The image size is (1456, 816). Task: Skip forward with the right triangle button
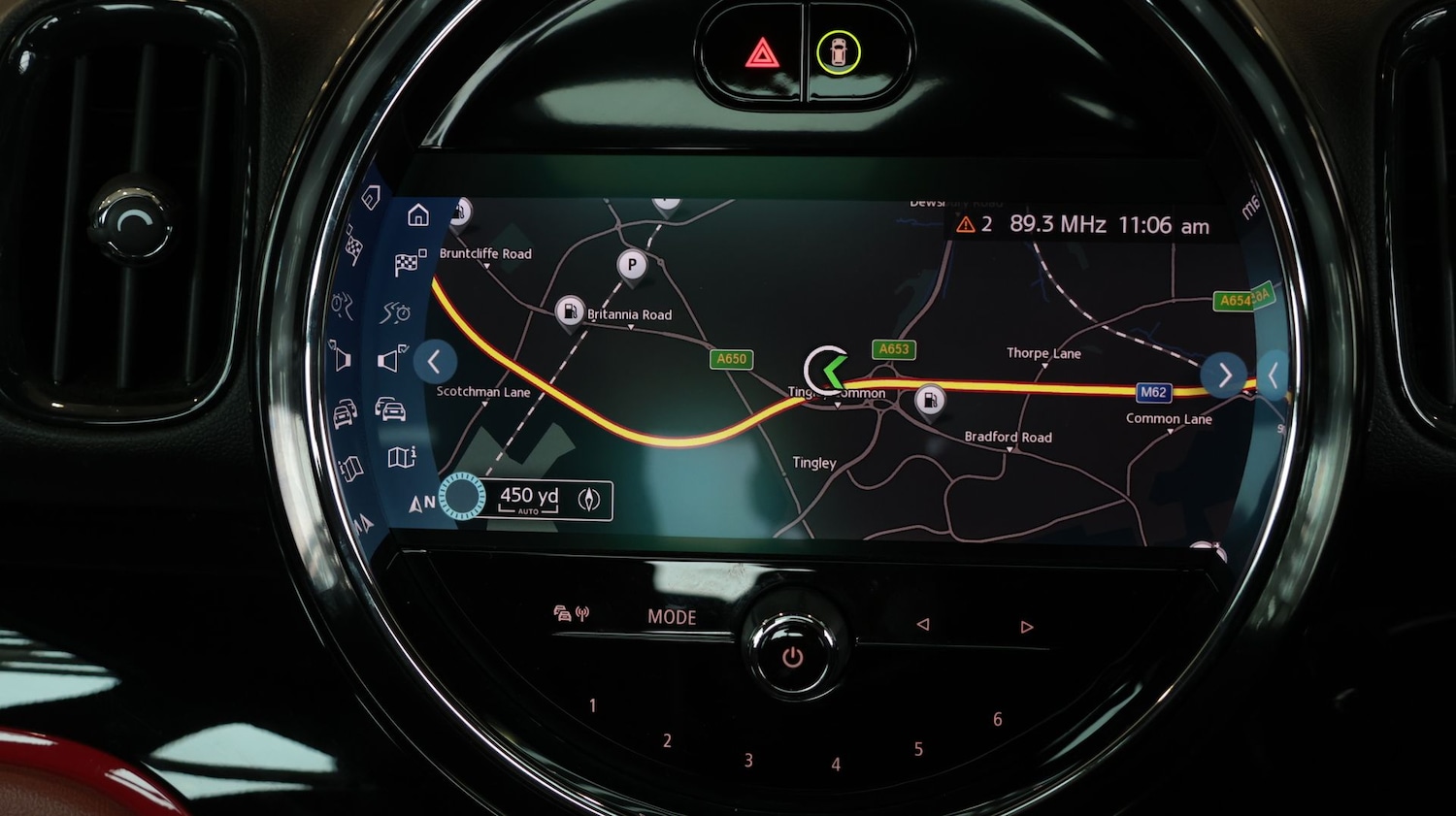(1026, 628)
